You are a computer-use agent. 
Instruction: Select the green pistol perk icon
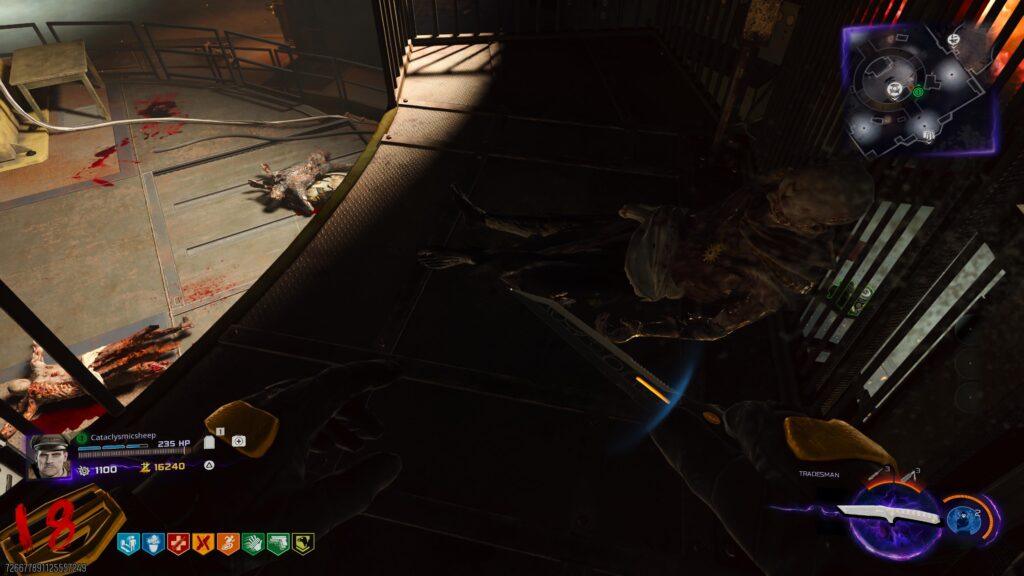(x=277, y=544)
